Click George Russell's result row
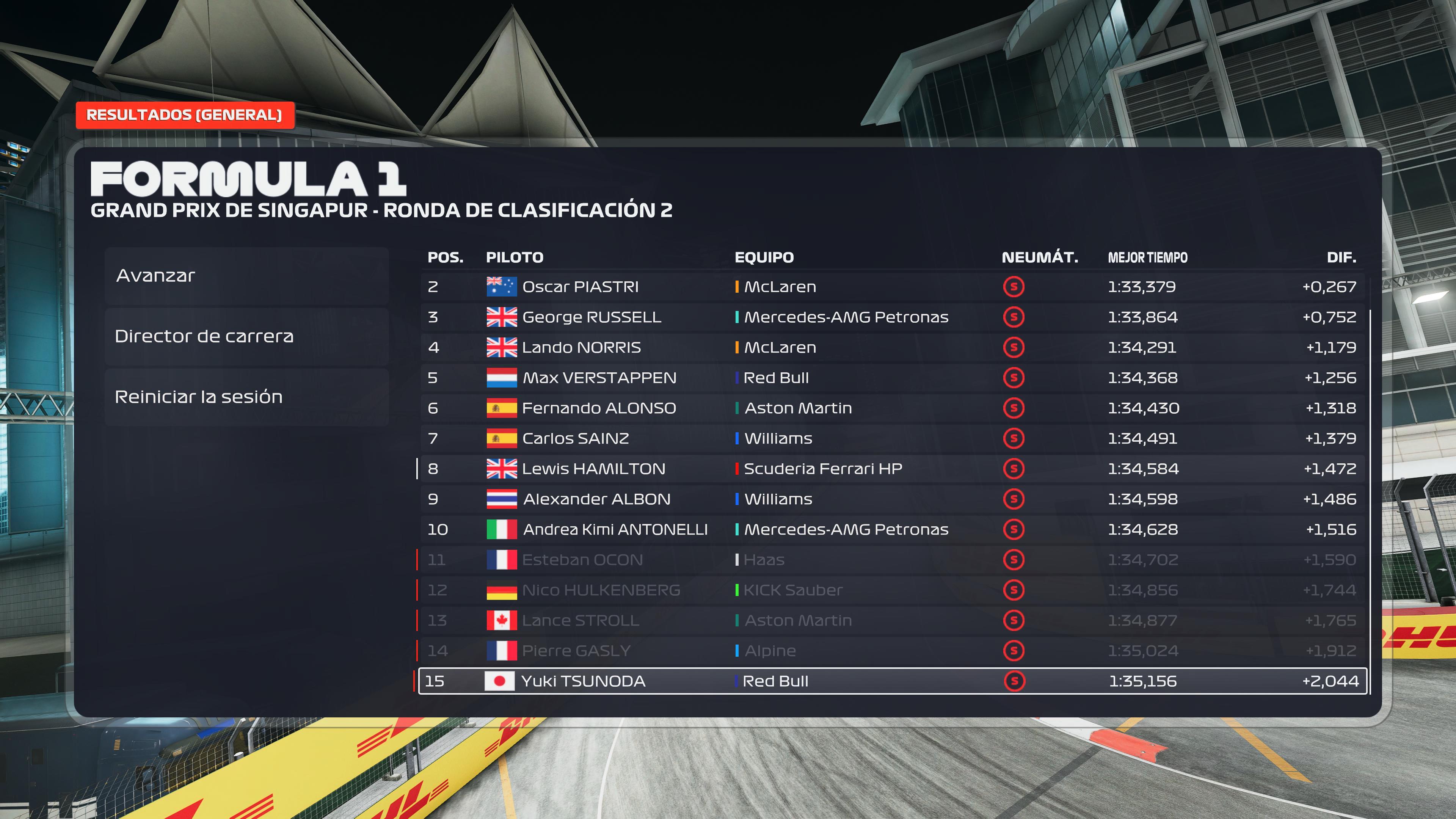This screenshot has height=819, width=1456. coord(892,317)
